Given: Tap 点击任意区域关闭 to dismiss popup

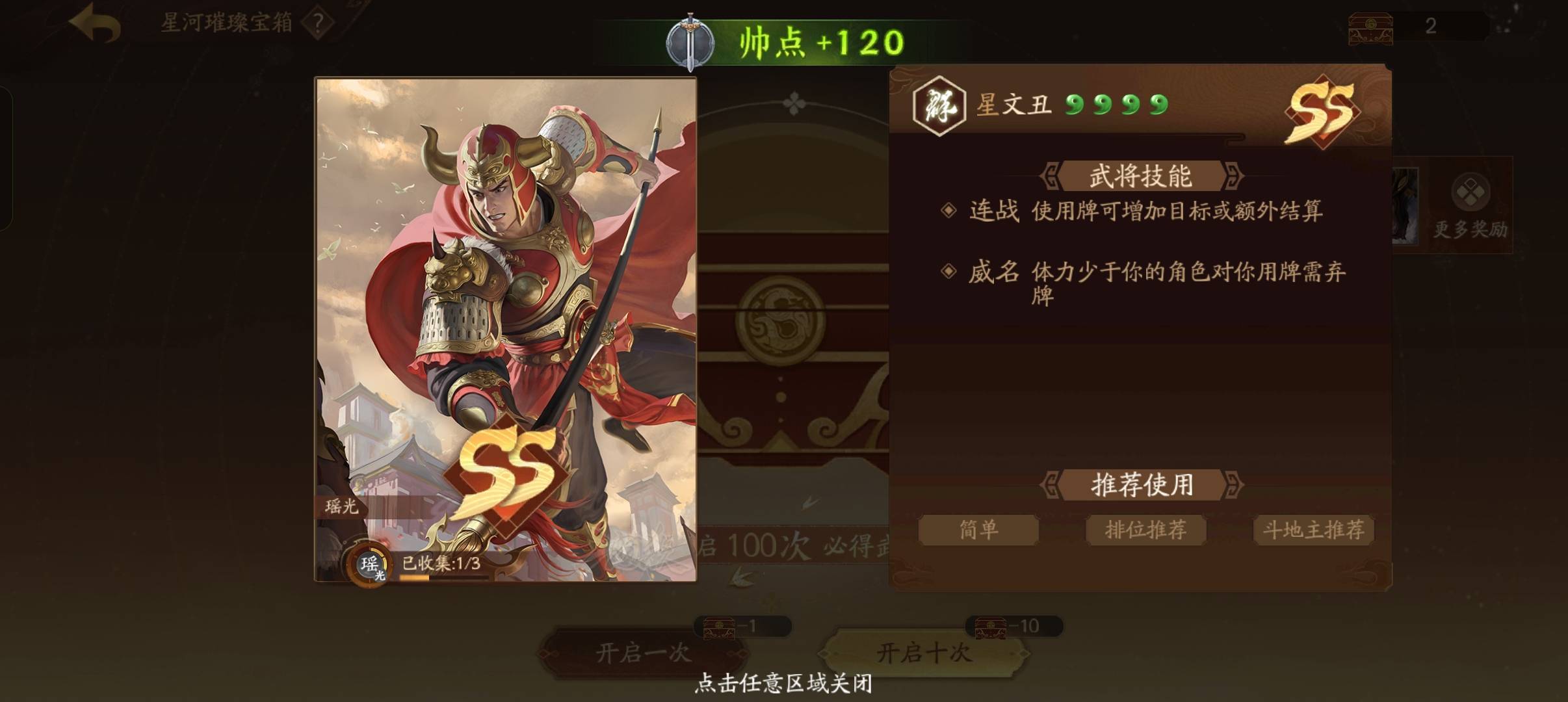Looking at the screenshot, I should (783, 683).
